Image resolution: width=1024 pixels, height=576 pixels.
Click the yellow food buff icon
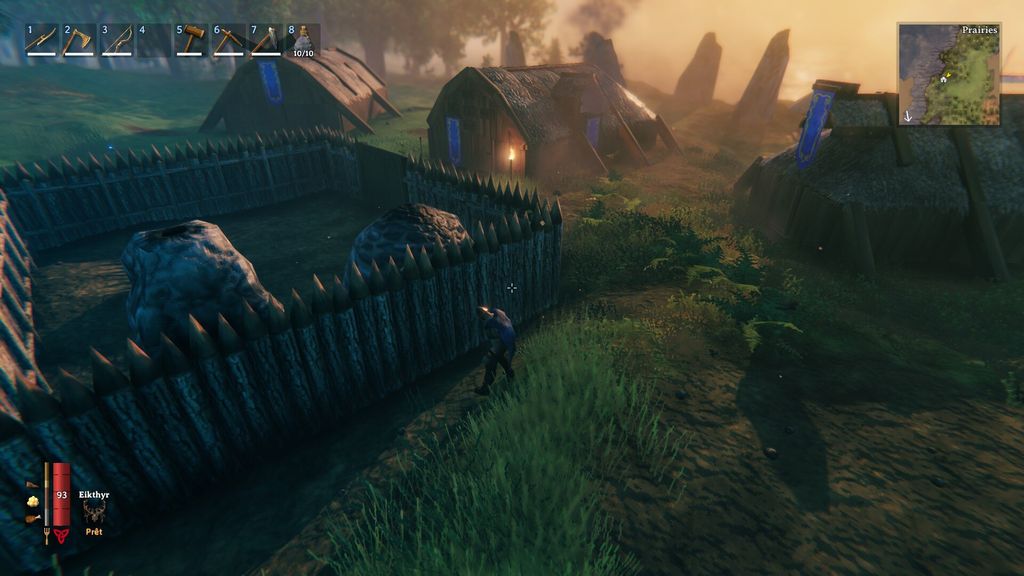[32, 501]
